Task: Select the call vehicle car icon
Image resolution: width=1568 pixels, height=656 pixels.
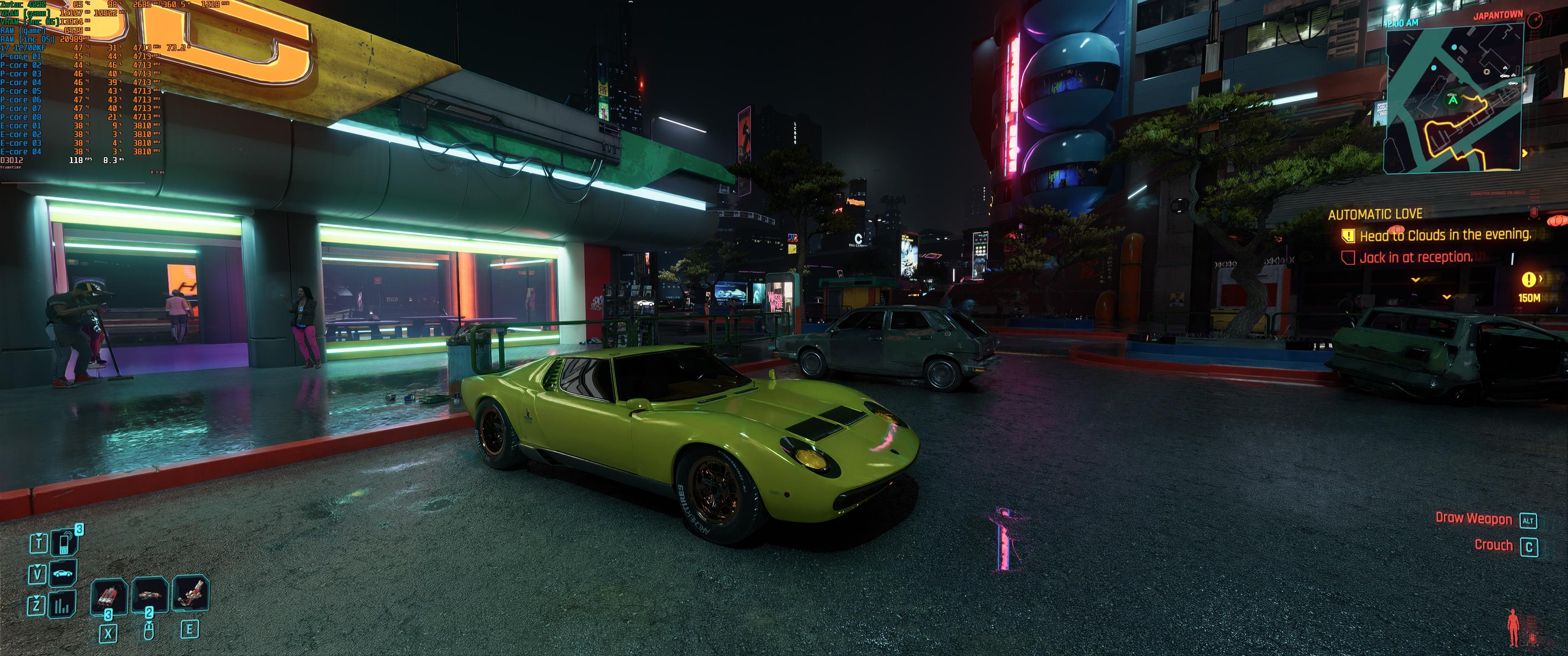Action: pyautogui.click(x=63, y=573)
